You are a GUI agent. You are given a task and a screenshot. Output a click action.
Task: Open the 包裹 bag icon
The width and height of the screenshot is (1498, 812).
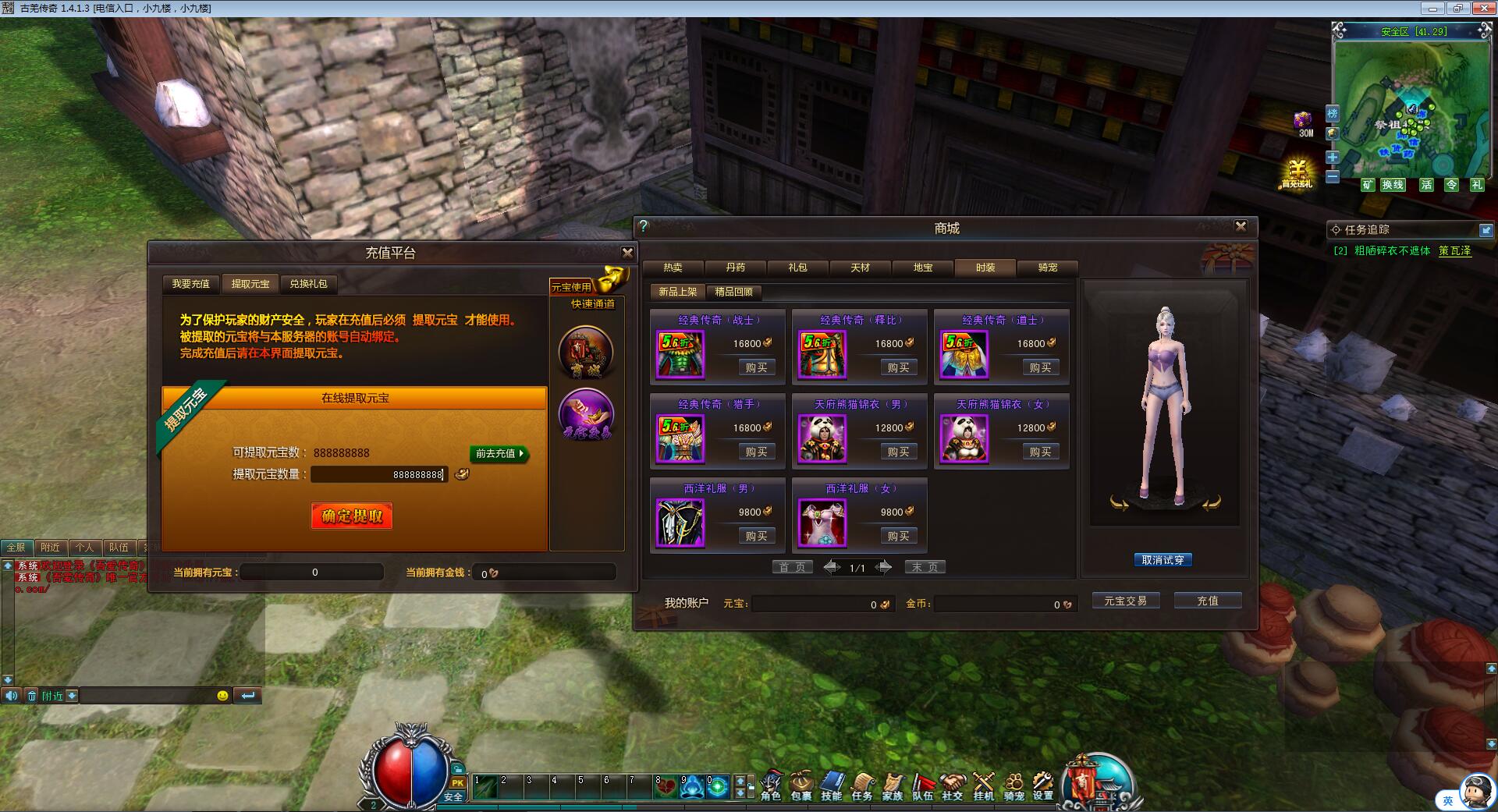pos(800,785)
